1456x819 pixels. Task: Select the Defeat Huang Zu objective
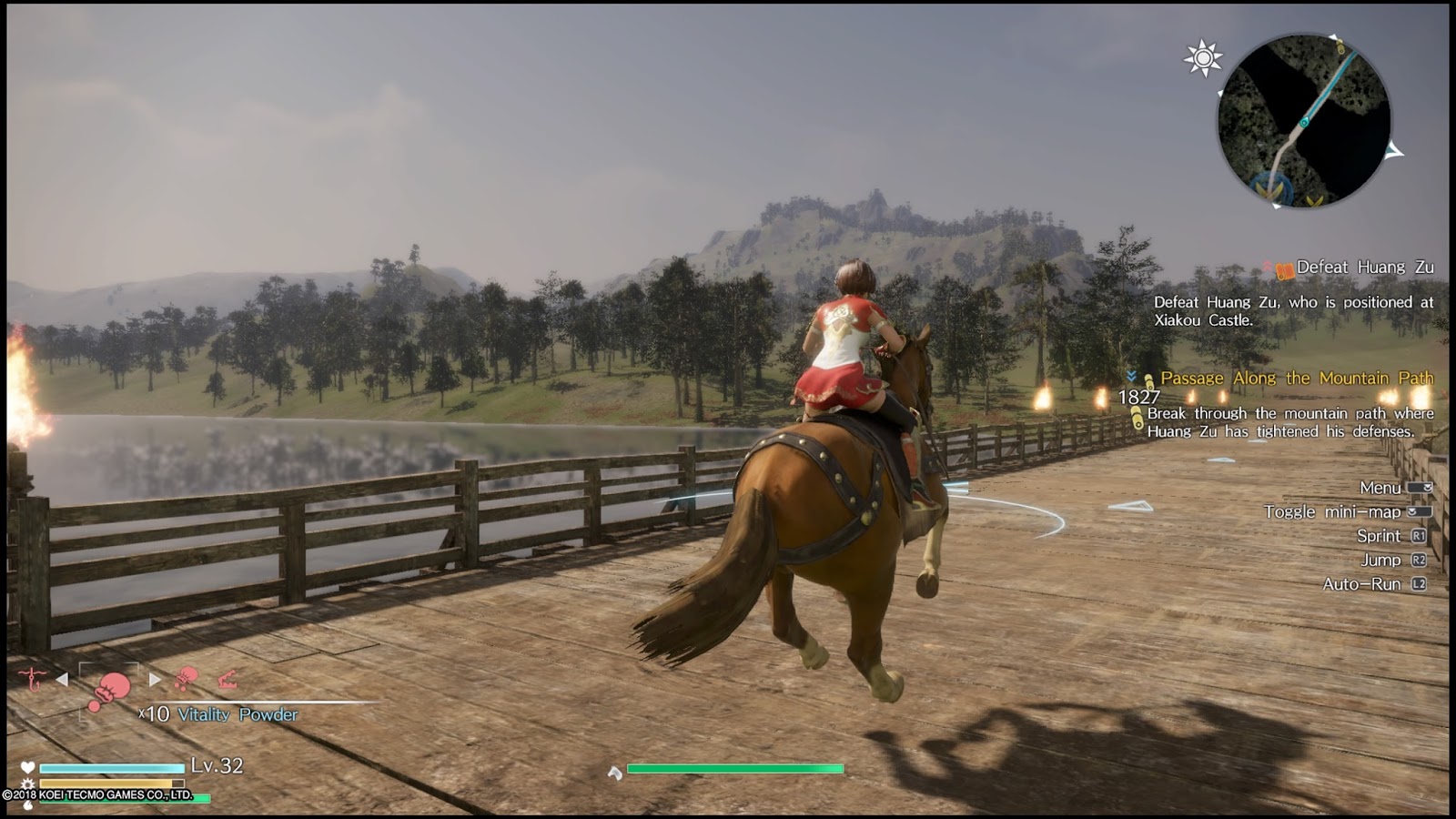[1364, 268]
